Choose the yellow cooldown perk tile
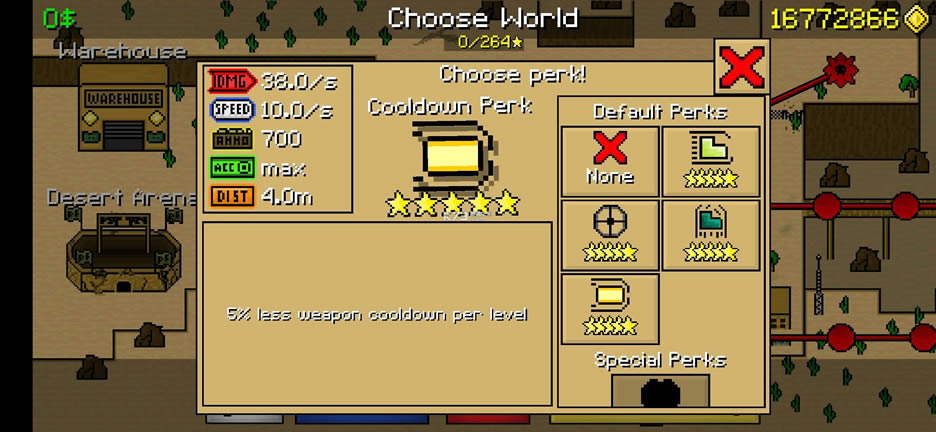The width and height of the screenshot is (936, 432). [610, 308]
